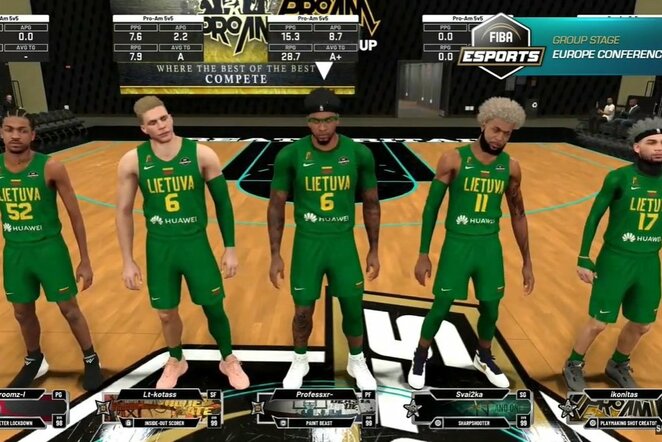Click the FIBA Esports logo
Image resolution: width=662 pixels, height=442 pixels.
(x=501, y=45)
